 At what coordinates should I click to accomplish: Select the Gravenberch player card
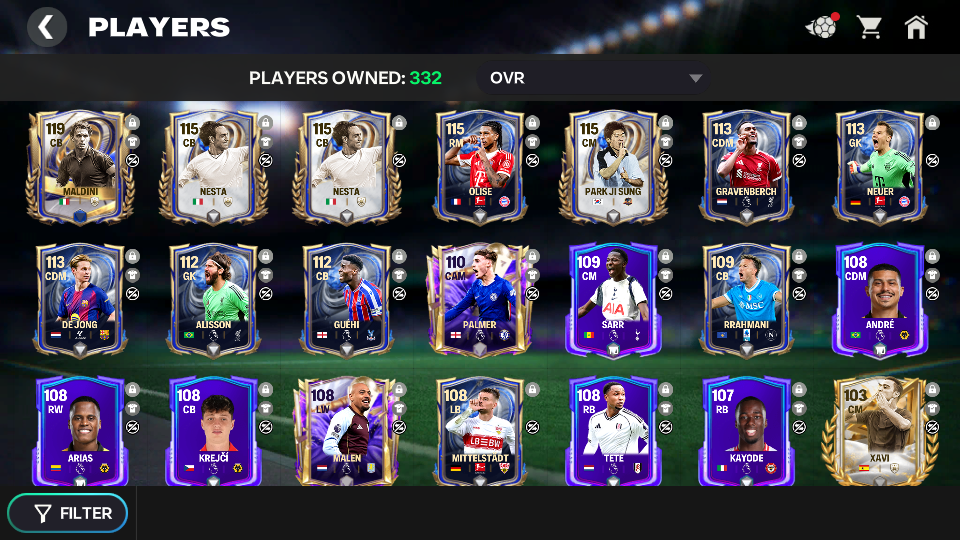[x=747, y=166]
